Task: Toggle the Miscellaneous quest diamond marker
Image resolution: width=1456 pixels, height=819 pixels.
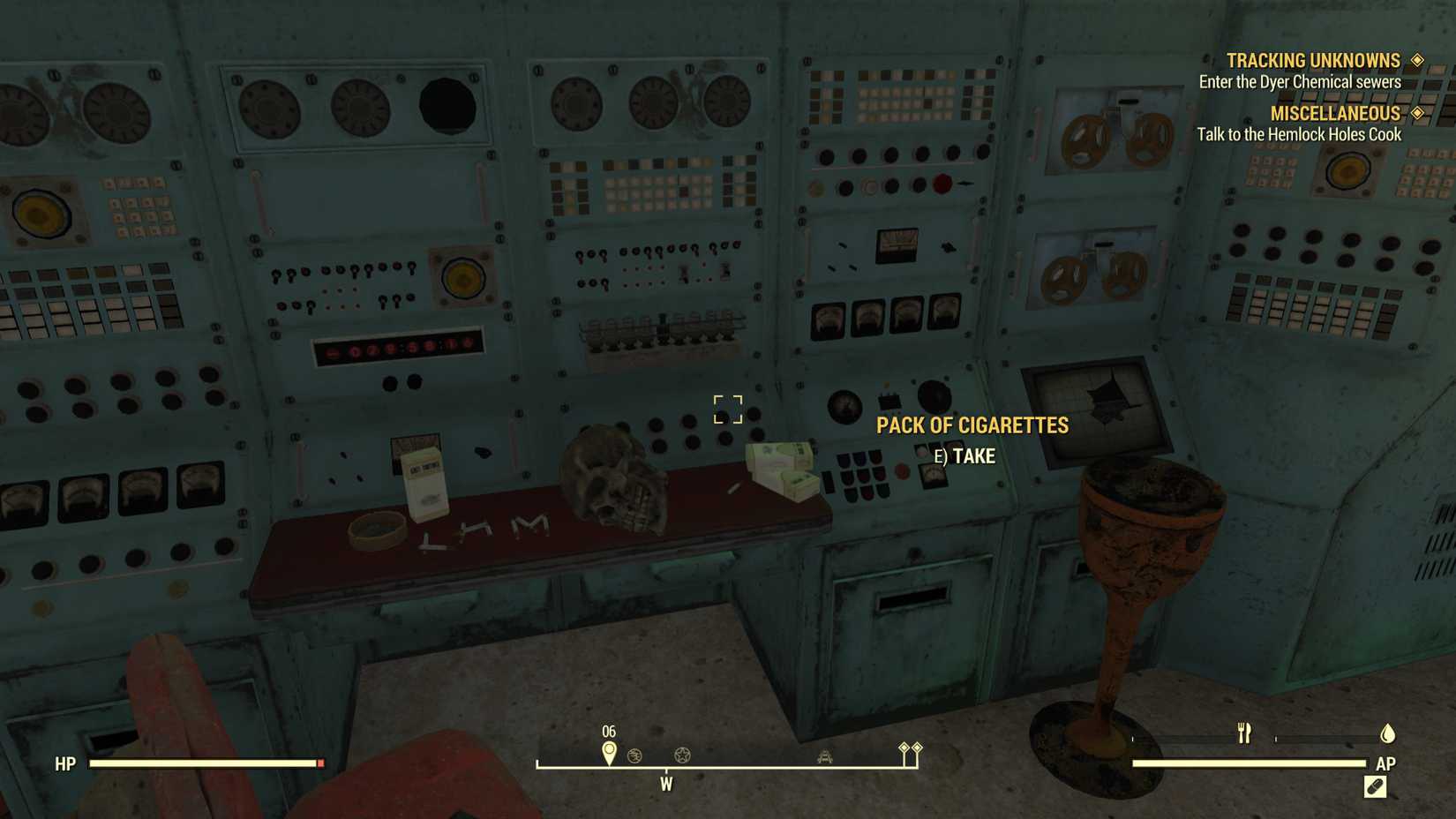Action: point(1418,113)
